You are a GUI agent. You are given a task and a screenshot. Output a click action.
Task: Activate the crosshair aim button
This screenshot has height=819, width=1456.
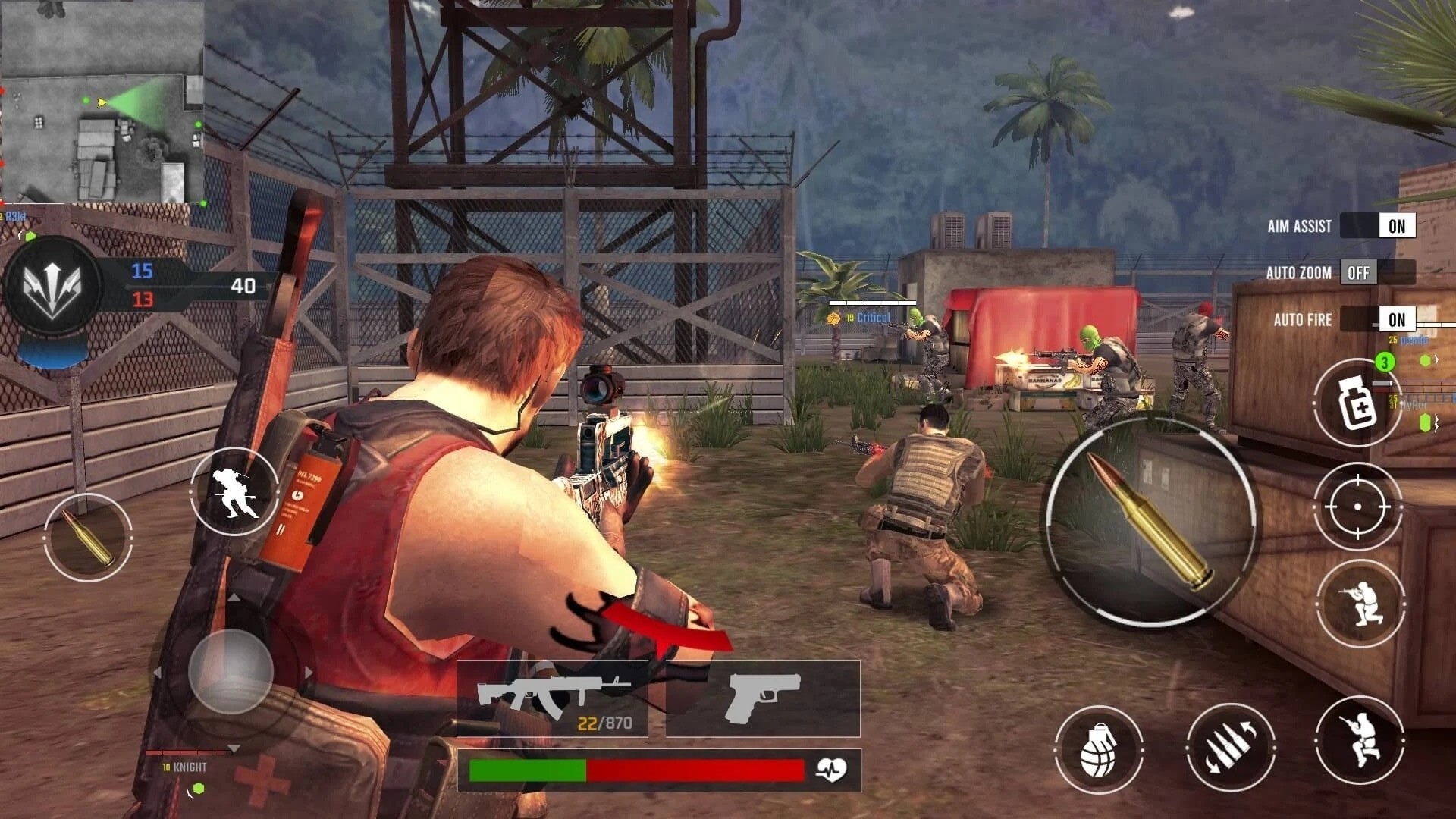pyautogui.click(x=1357, y=506)
